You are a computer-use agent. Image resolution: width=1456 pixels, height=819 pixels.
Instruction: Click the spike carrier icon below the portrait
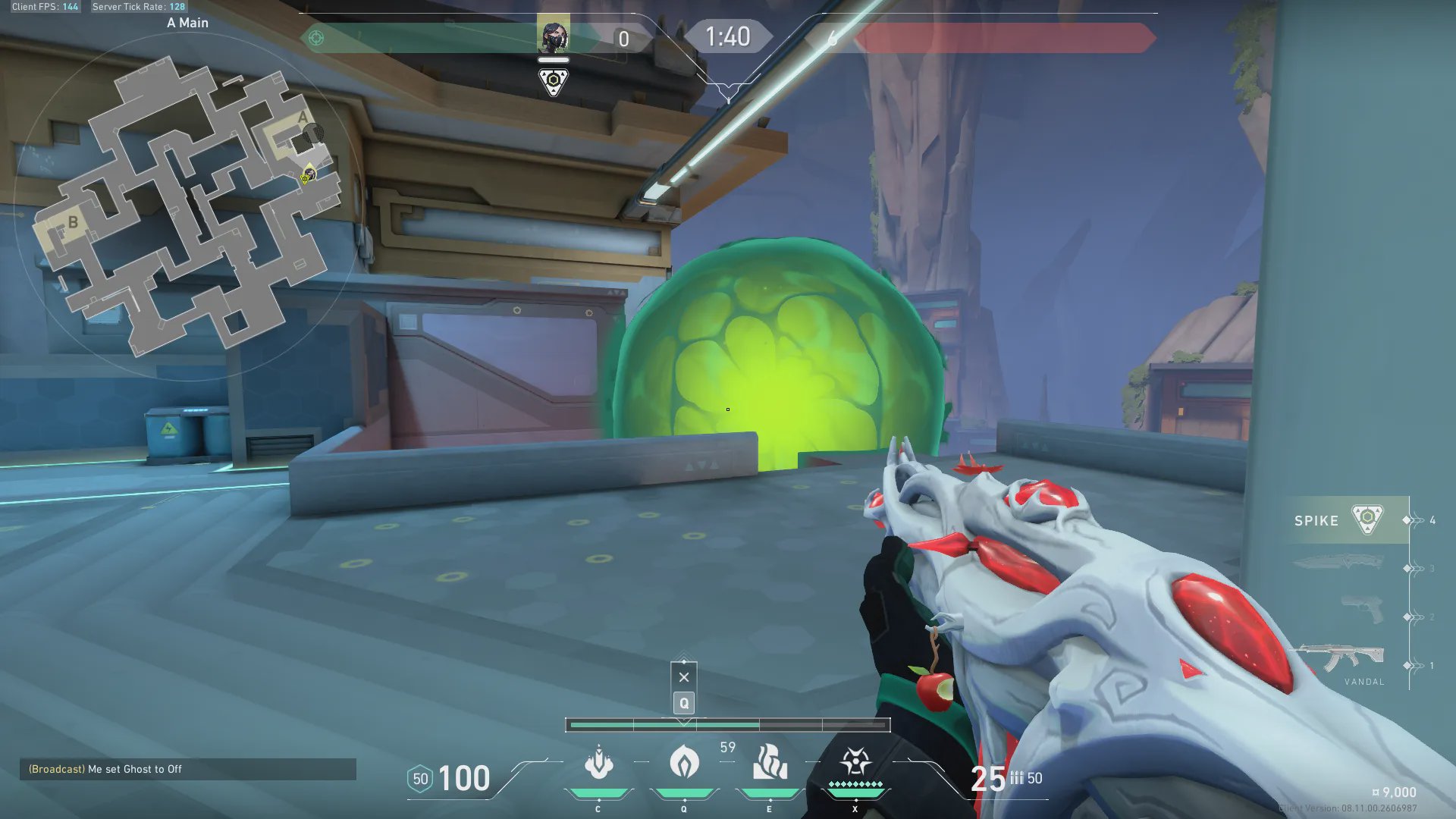[x=554, y=81]
